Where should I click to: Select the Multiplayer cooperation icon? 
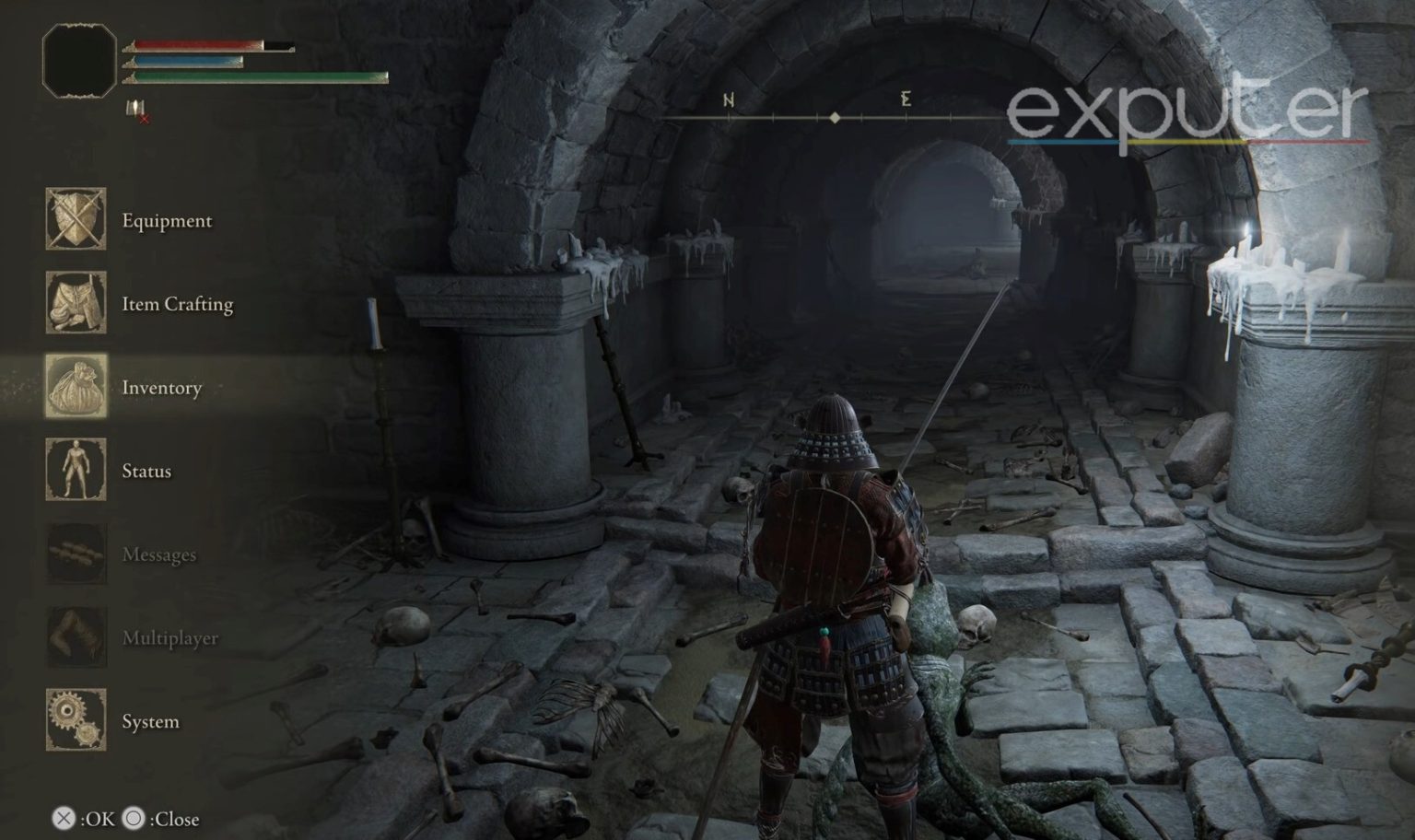pos(76,637)
